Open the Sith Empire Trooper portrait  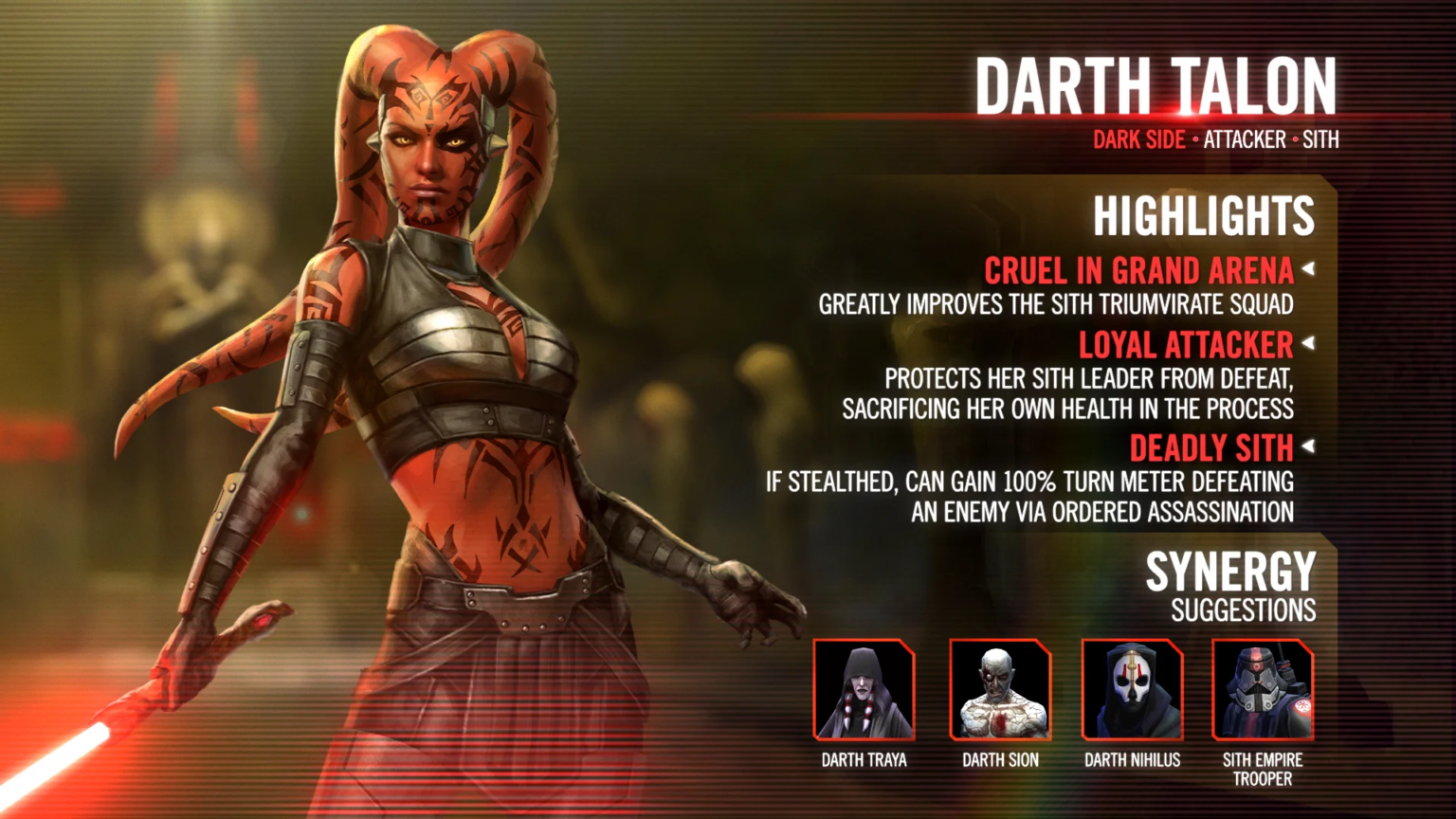(x=1263, y=690)
